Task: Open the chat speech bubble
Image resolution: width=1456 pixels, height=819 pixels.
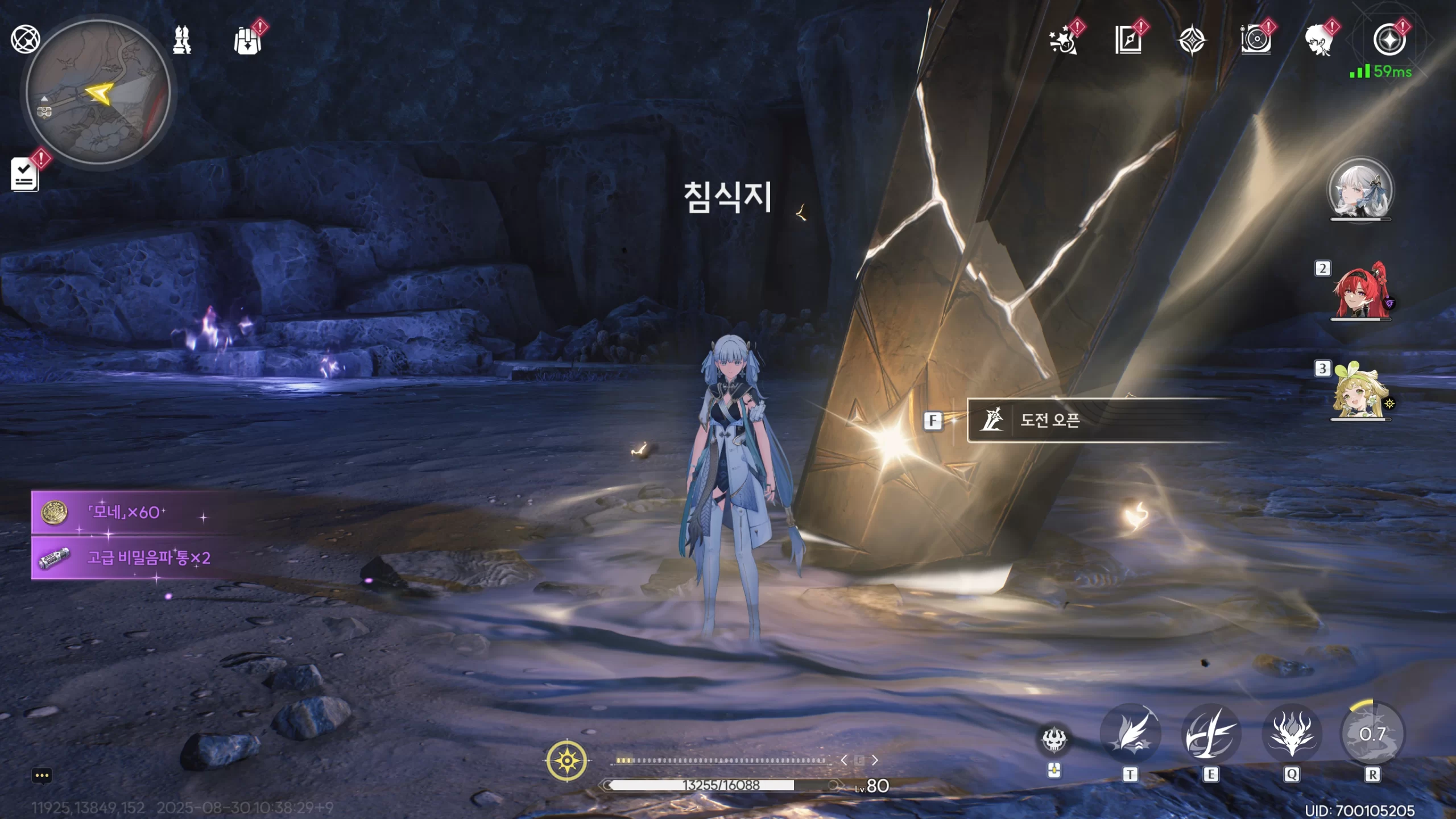Action: click(42, 776)
